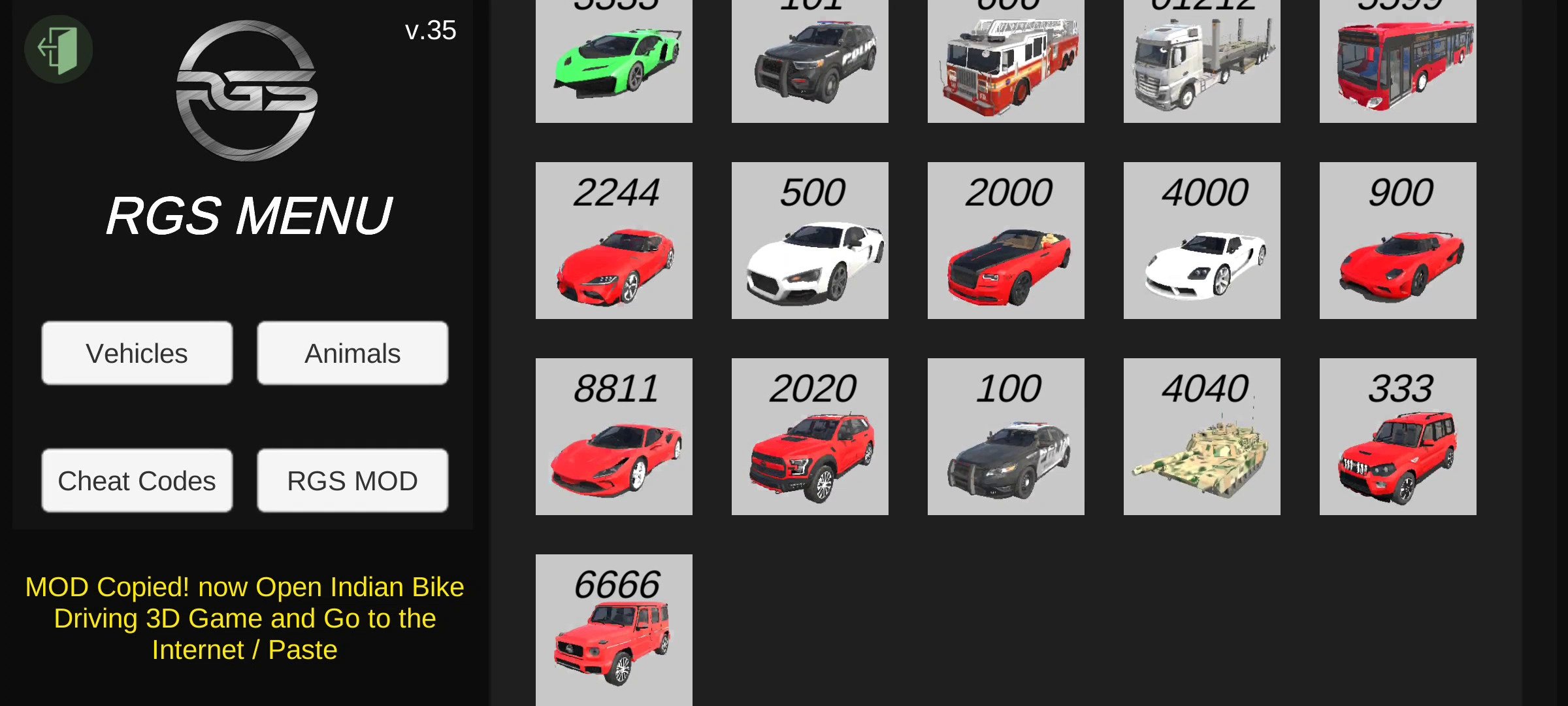Tap the green exit door icon

(x=58, y=49)
